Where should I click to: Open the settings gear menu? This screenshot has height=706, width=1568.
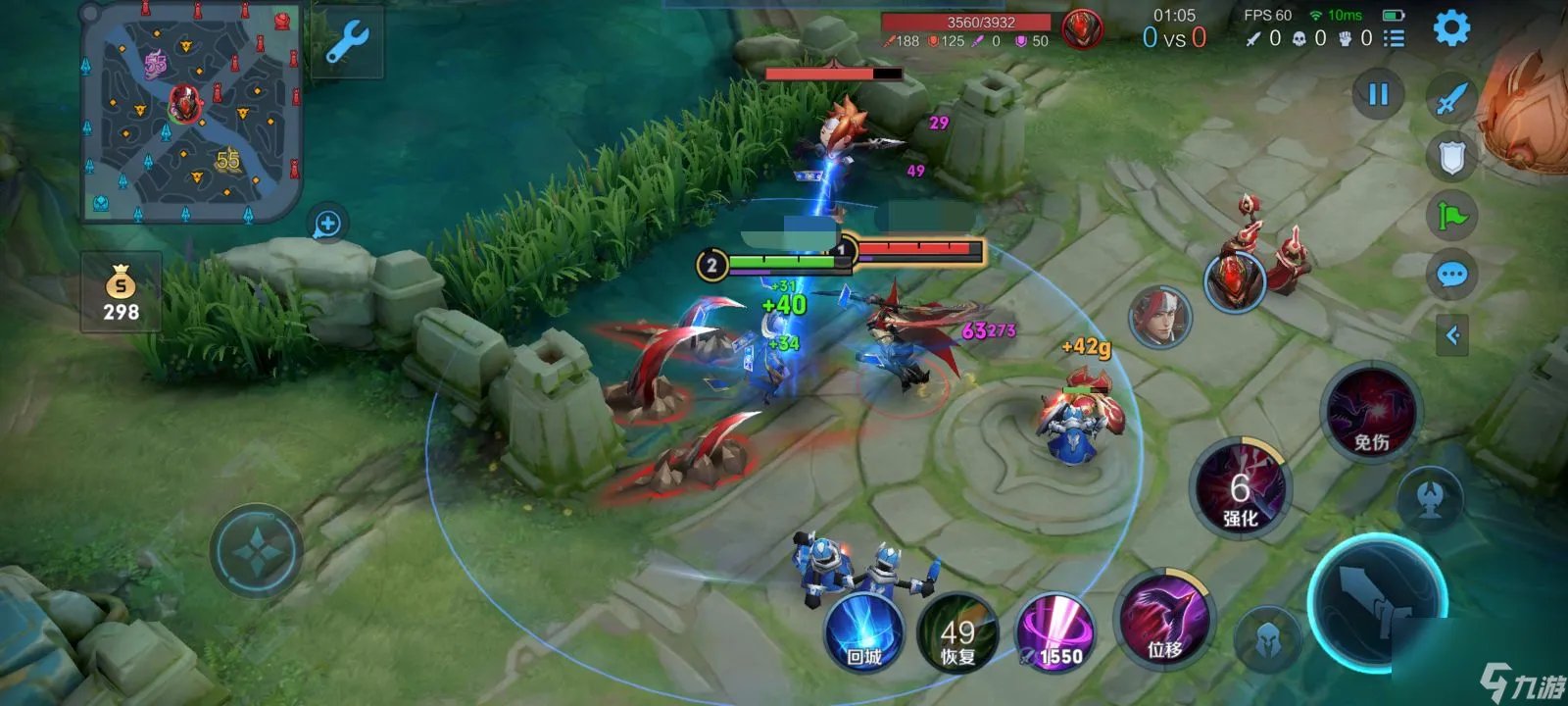pos(1451,28)
